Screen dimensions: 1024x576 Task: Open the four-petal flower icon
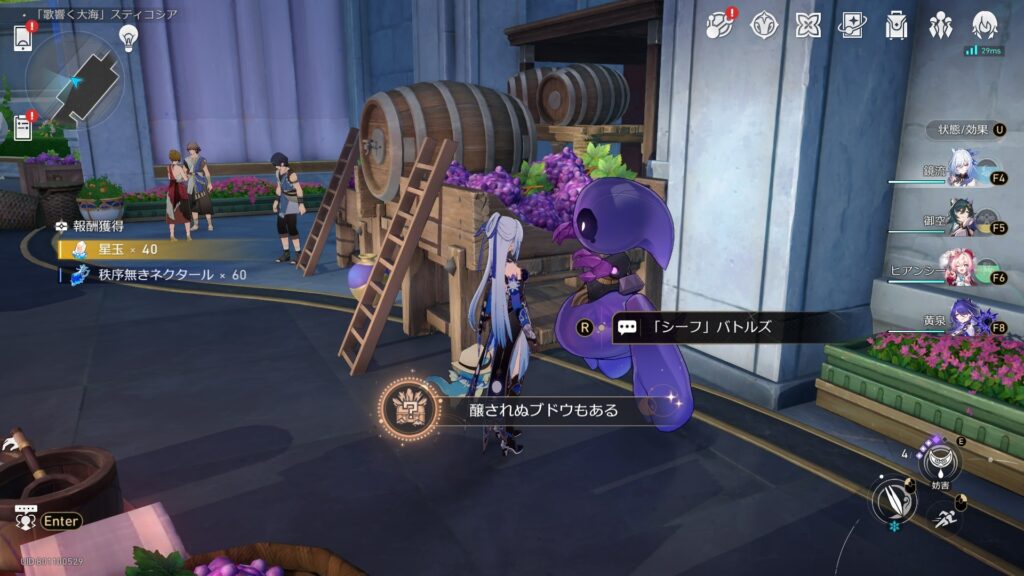[x=808, y=25]
